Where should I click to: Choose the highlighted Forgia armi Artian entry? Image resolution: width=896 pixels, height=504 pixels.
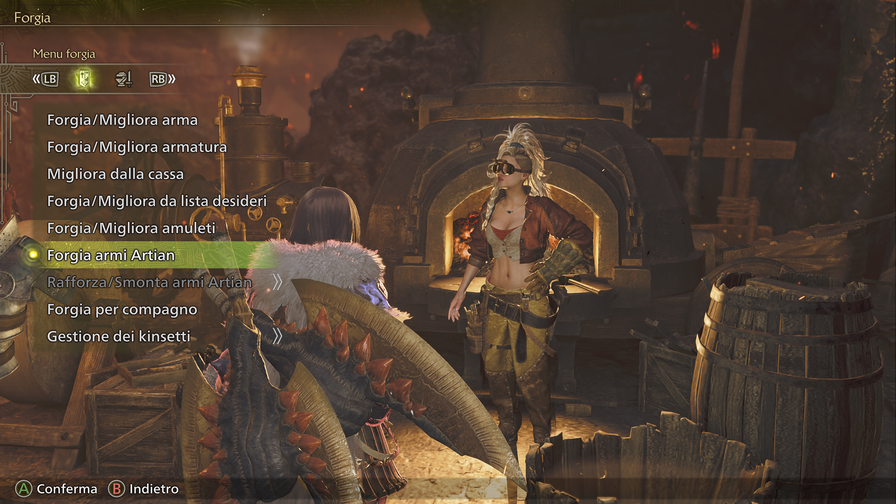pyautogui.click(x=111, y=256)
